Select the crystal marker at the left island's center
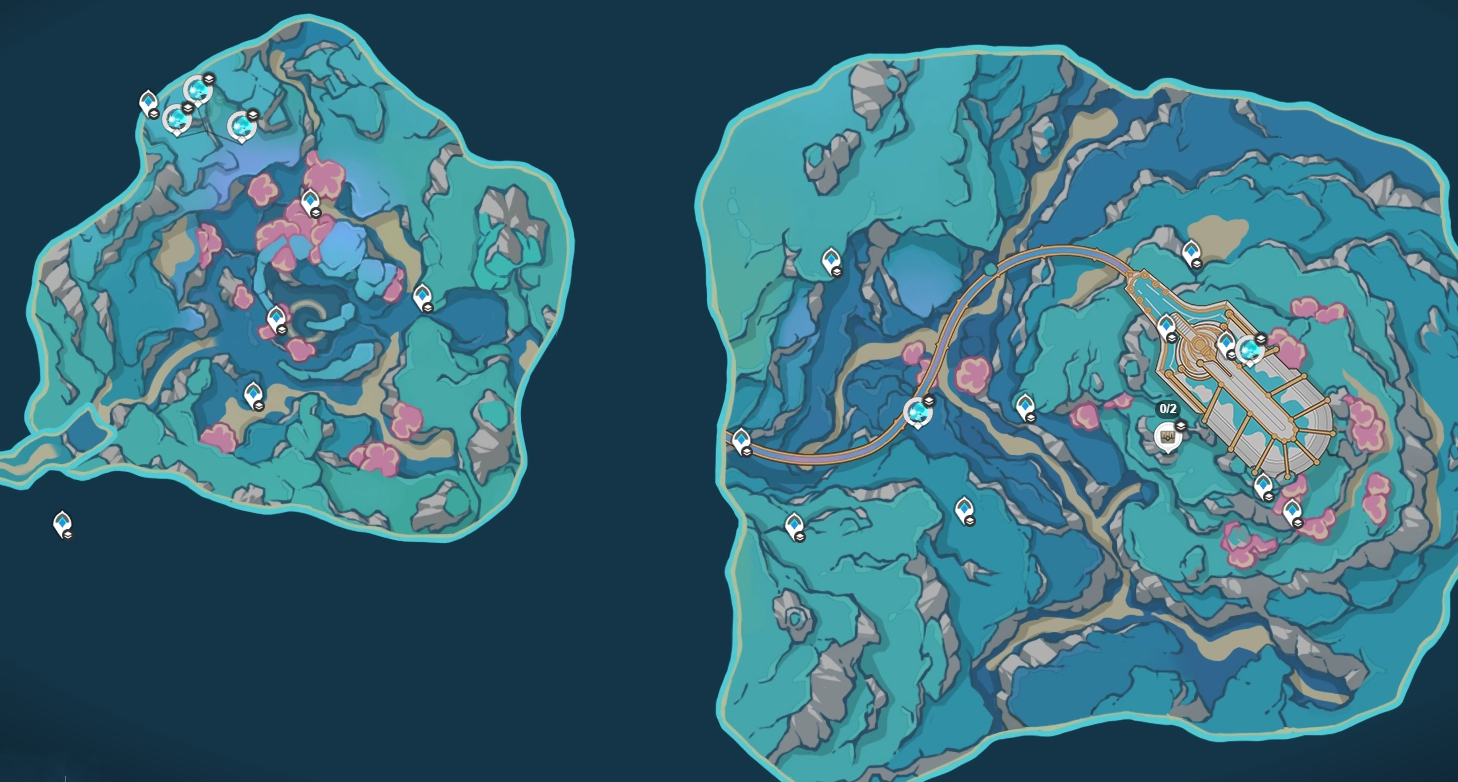This screenshot has width=1458, height=782. [x=277, y=317]
